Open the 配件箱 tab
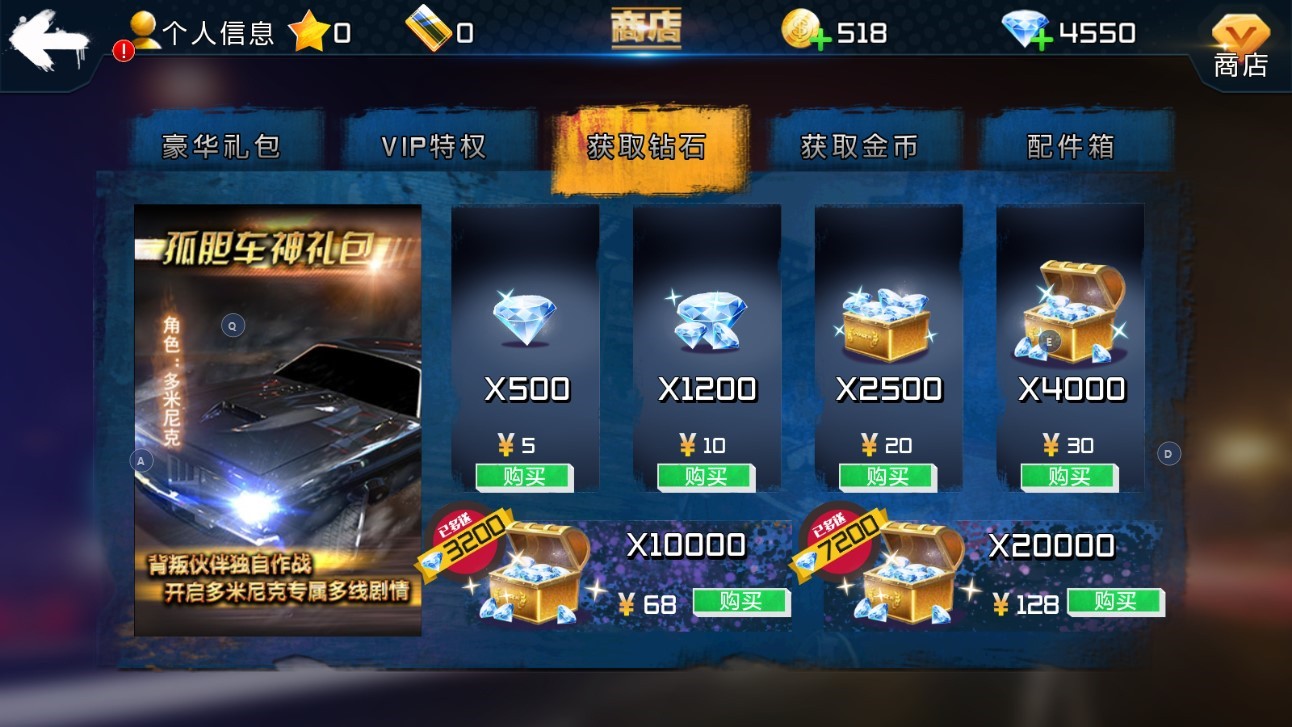1292x727 pixels. click(x=1071, y=146)
